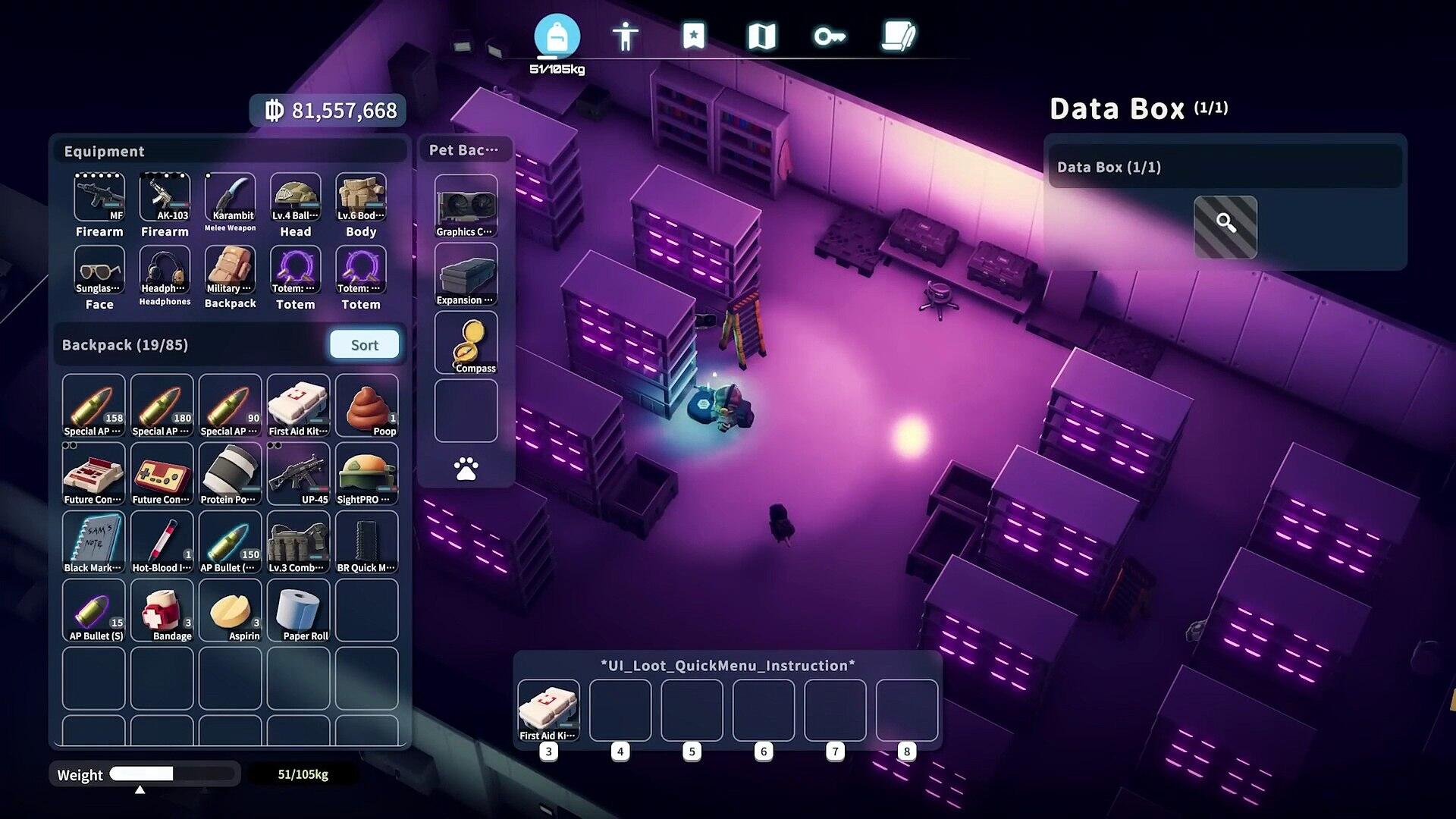Image resolution: width=1456 pixels, height=819 pixels.
Task: Toggle the pet paw icon
Action: point(466,469)
